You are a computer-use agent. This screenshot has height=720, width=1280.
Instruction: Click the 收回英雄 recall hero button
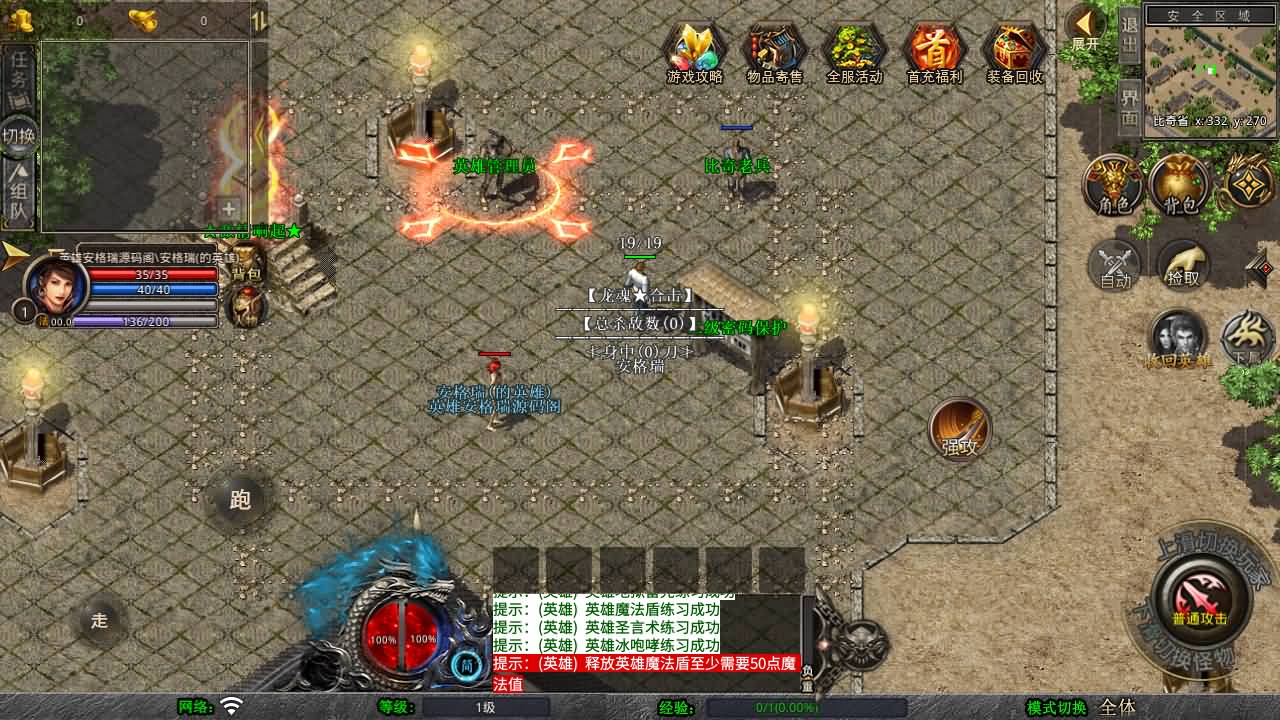(x=1178, y=339)
